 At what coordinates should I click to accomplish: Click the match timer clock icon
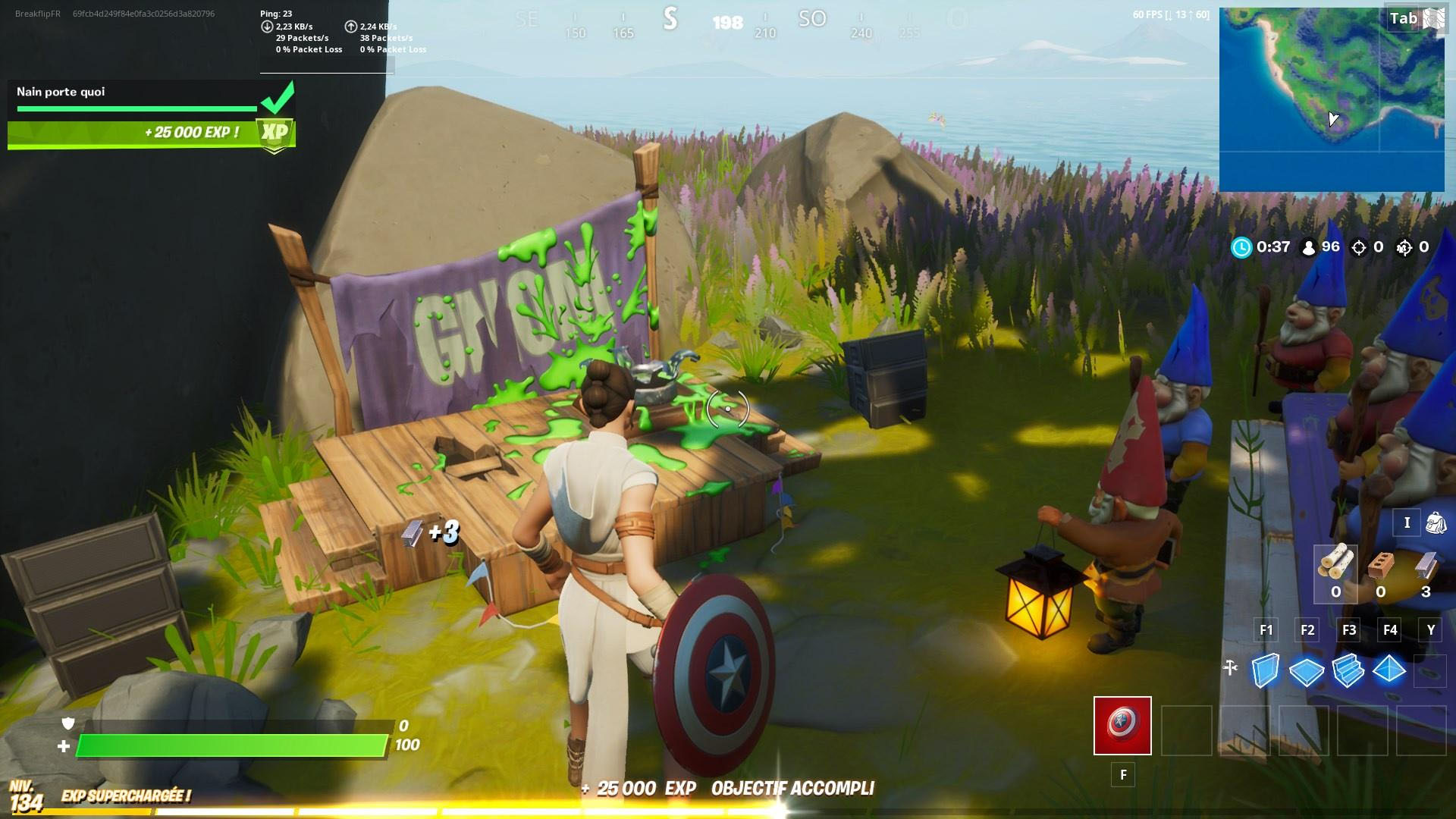point(1243,247)
